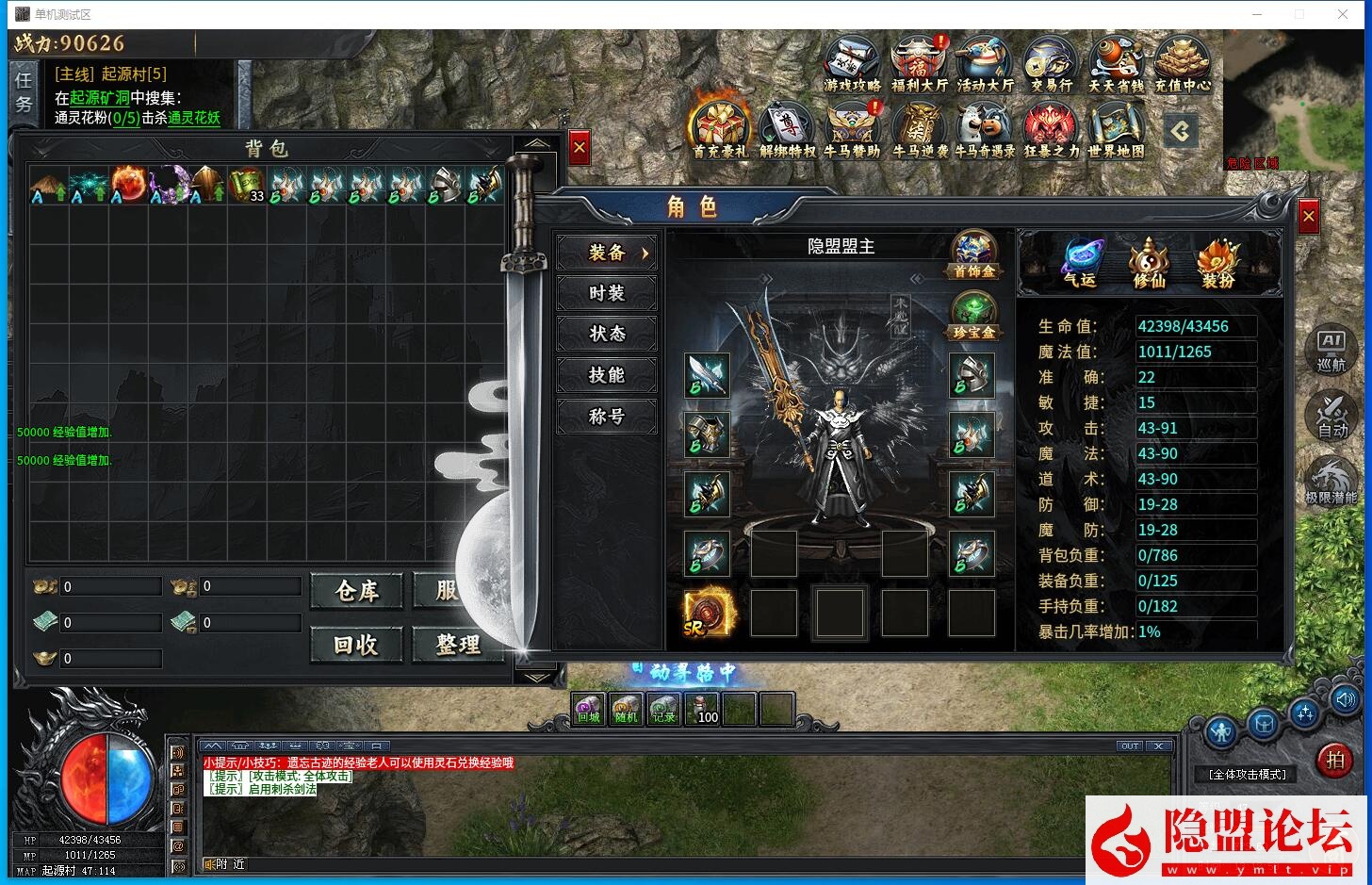Viewport: 1372px width, 885px height.
Task: Show the 称号 tab
Action: coord(607,416)
